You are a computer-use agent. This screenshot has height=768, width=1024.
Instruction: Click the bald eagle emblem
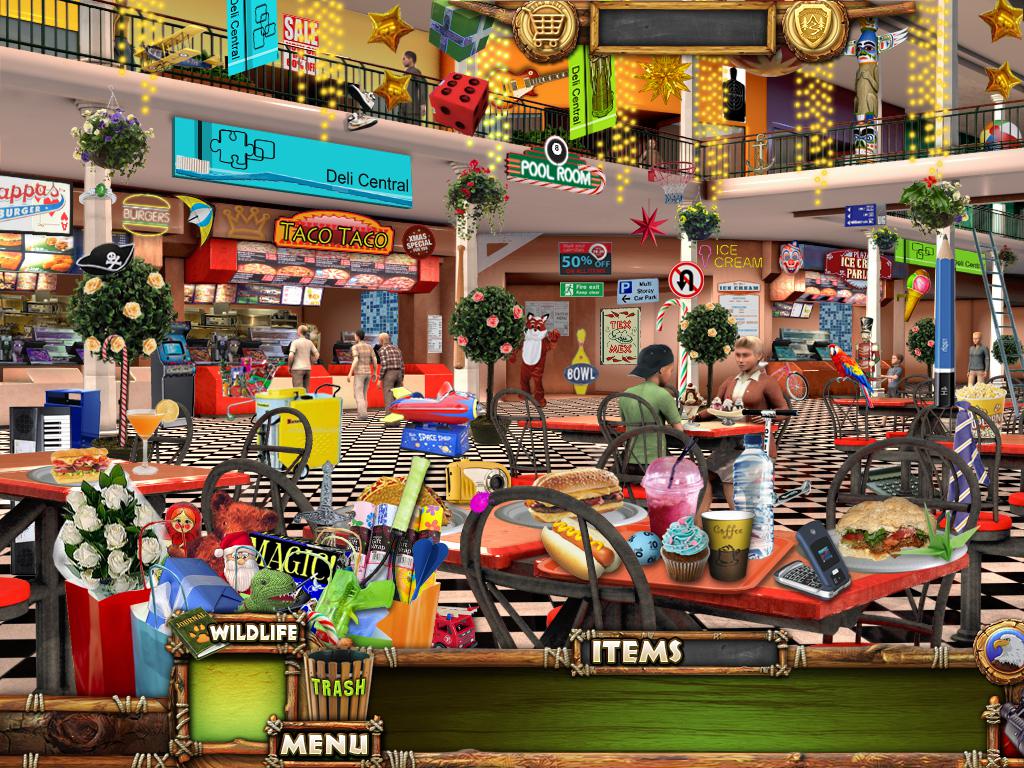click(1001, 654)
